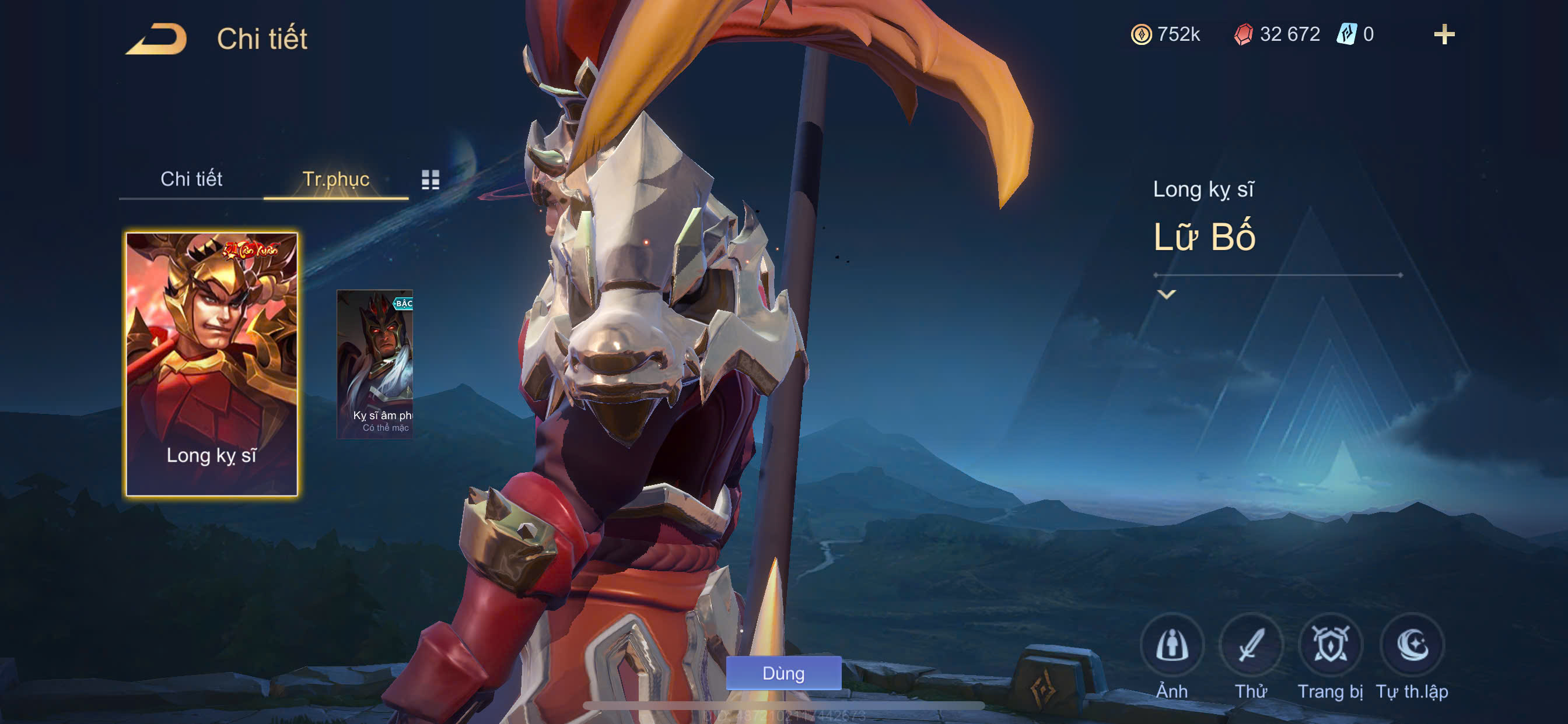Choose the Kỵ sĩ âm phủ skin

click(375, 364)
